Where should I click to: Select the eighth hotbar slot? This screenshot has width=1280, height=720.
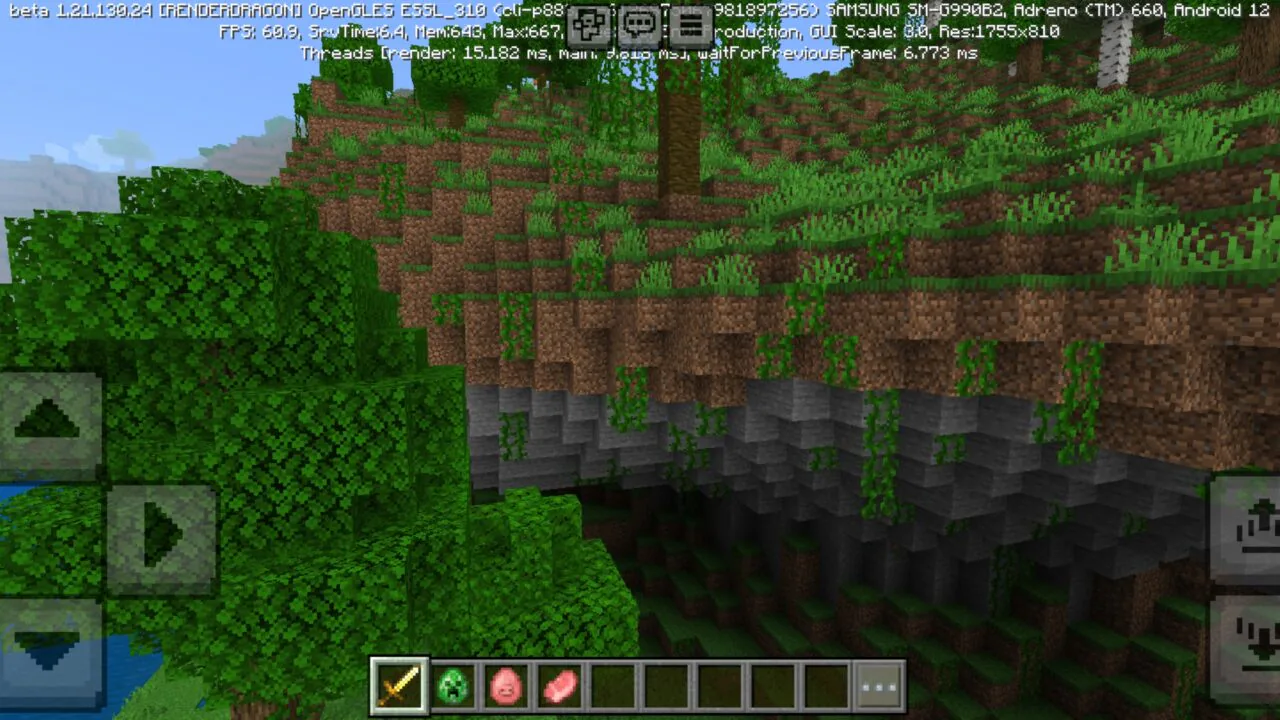click(772, 684)
